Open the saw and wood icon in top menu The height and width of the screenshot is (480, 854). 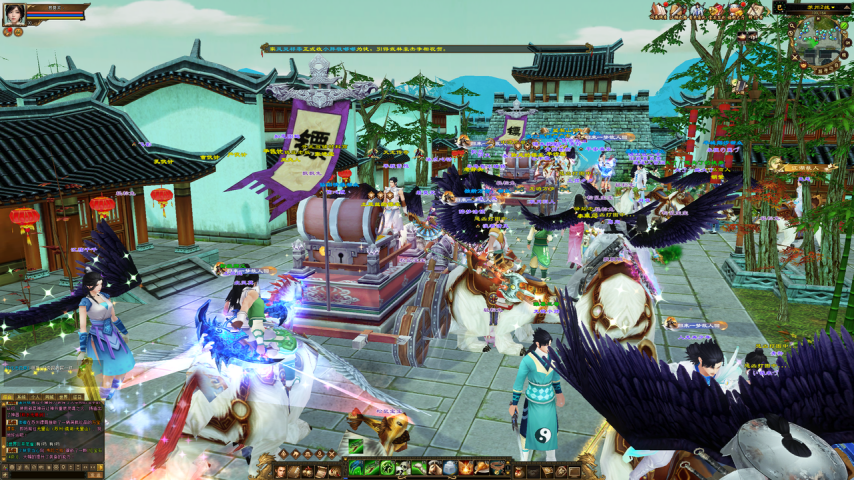pyautogui.click(x=678, y=10)
